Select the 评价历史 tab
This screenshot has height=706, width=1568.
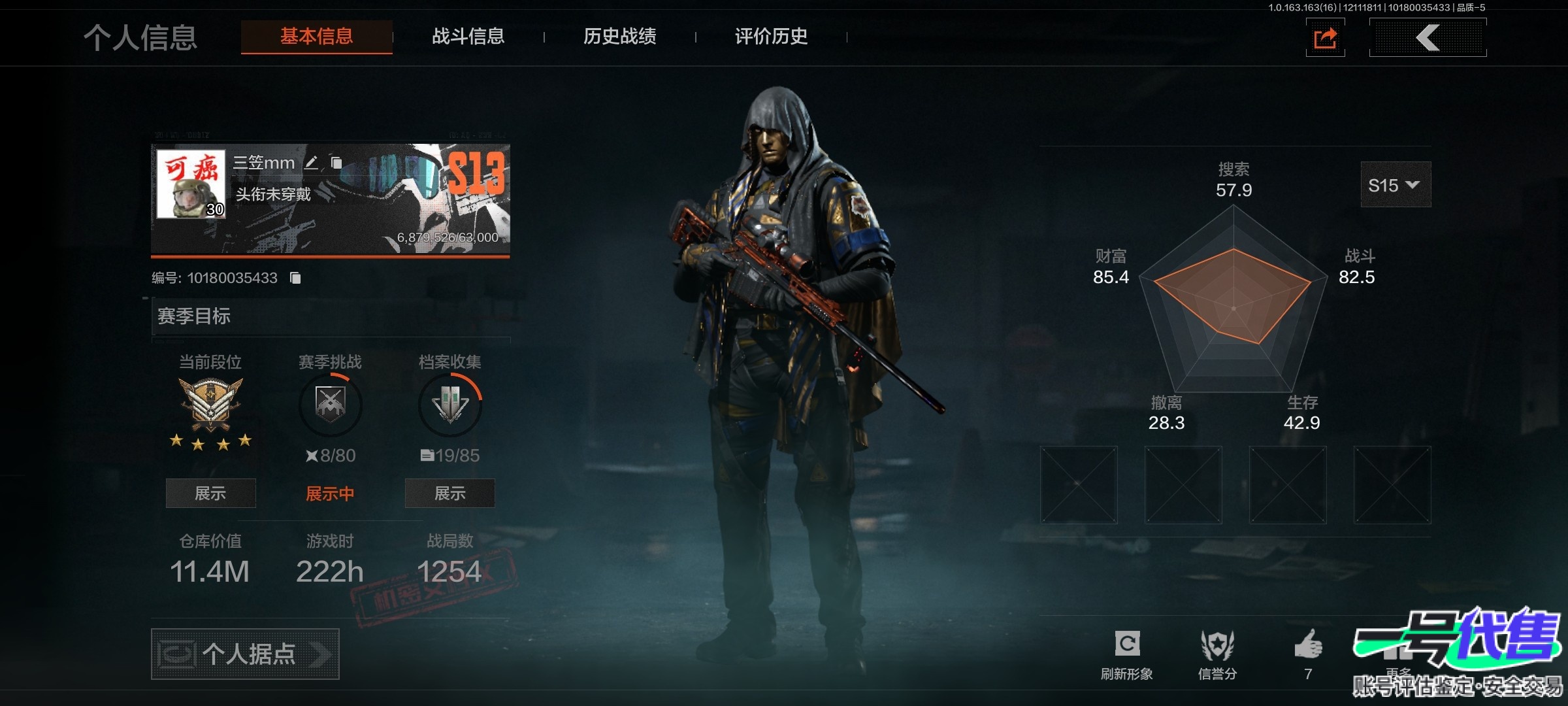771,37
